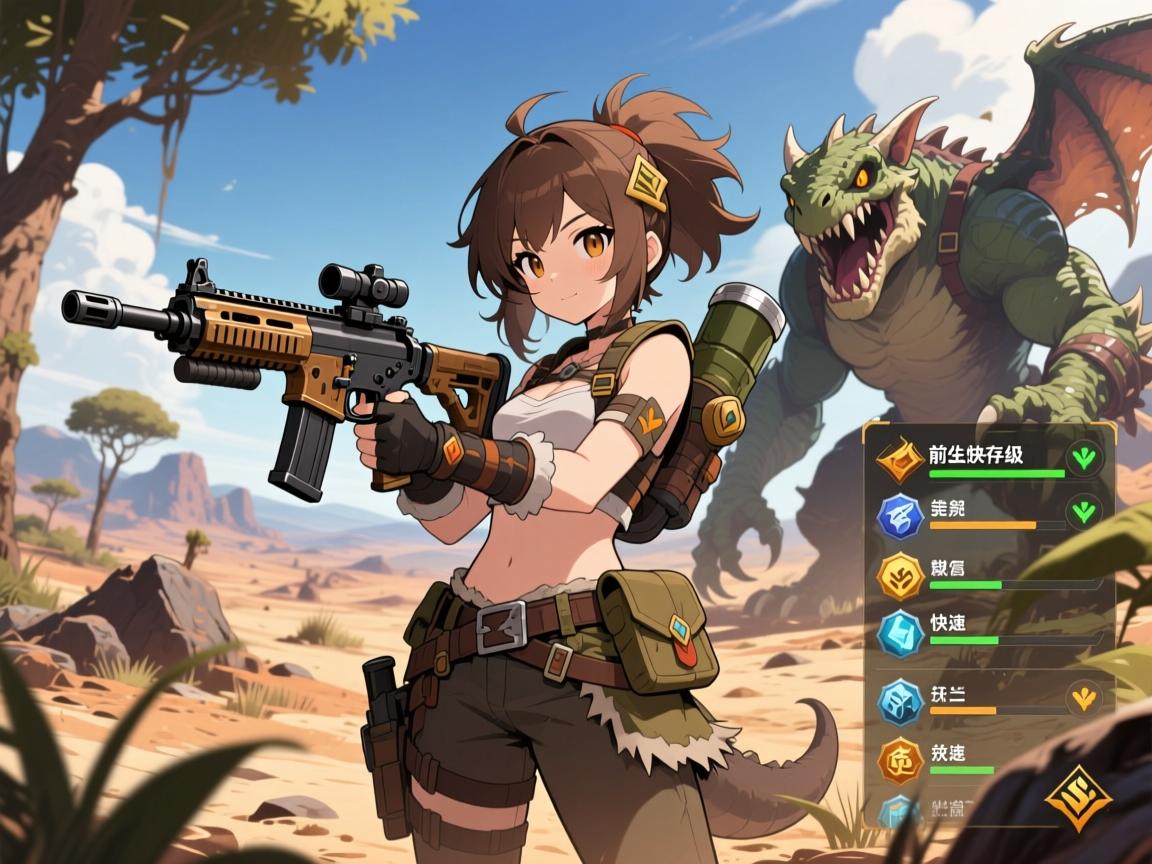This screenshot has width=1152, height=864.
Task: Click the green arrow button on the second row
Action: point(1083,514)
